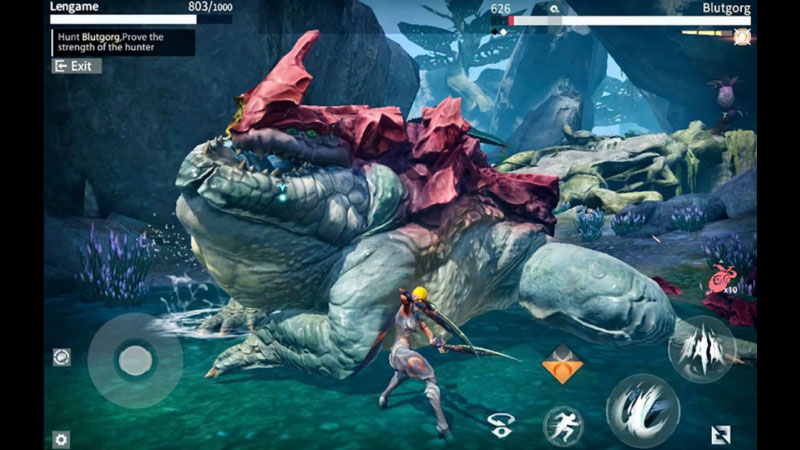Activate the claw strike skill
Screen dimensions: 800x450
[x=701, y=348]
